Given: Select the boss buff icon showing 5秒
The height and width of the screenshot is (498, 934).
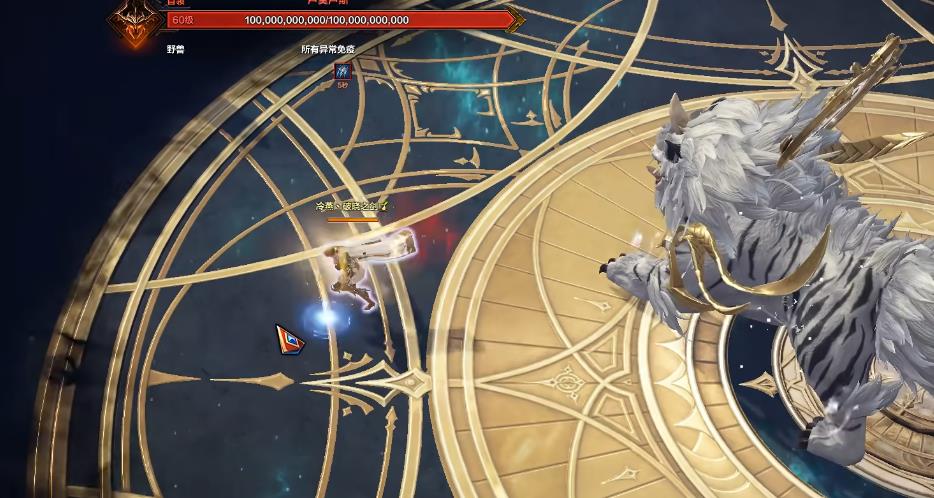Looking at the screenshot, I should pos(342,71).
